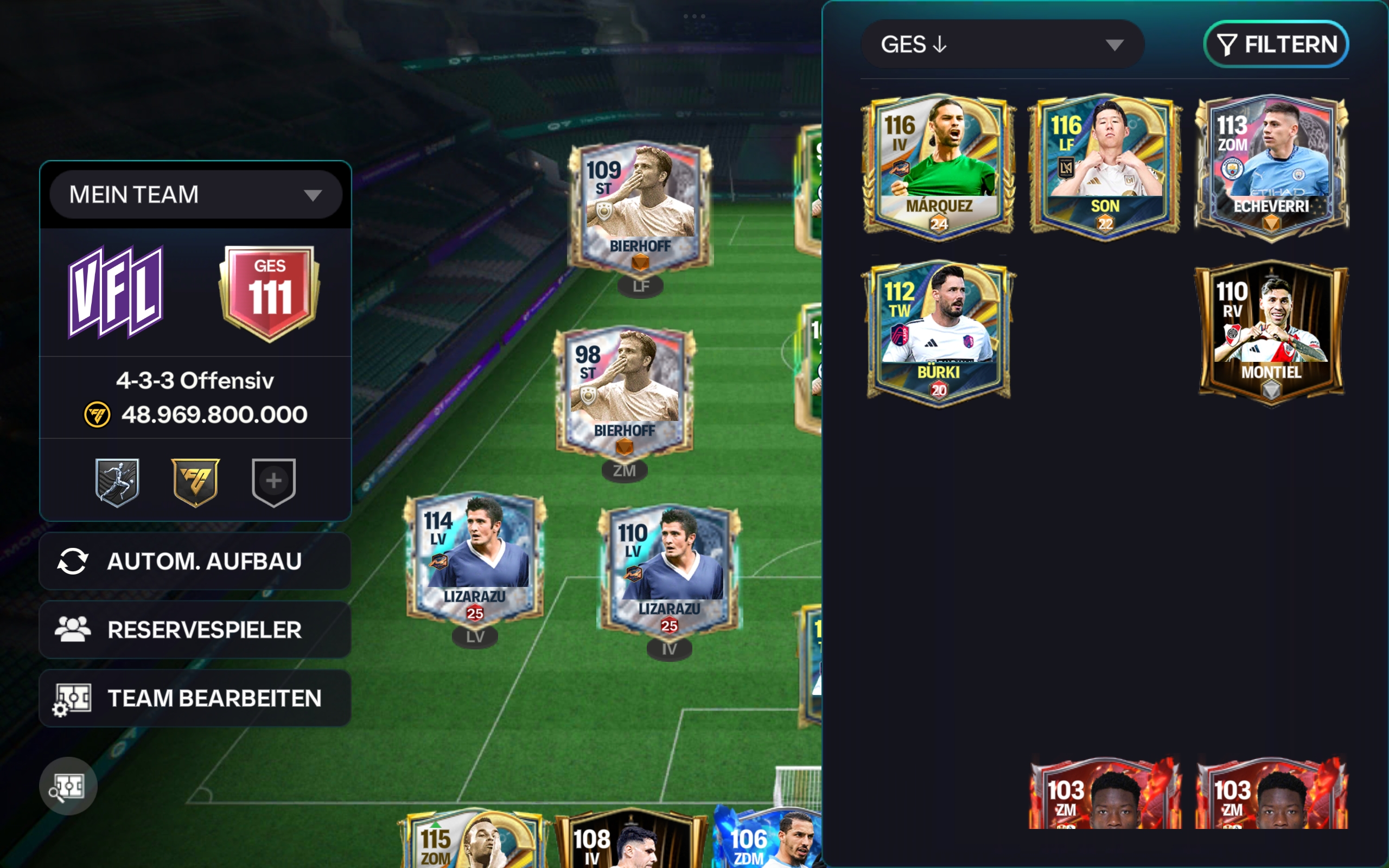Click the FILTERN button
1389x868 pixels.
point(1276,45)
